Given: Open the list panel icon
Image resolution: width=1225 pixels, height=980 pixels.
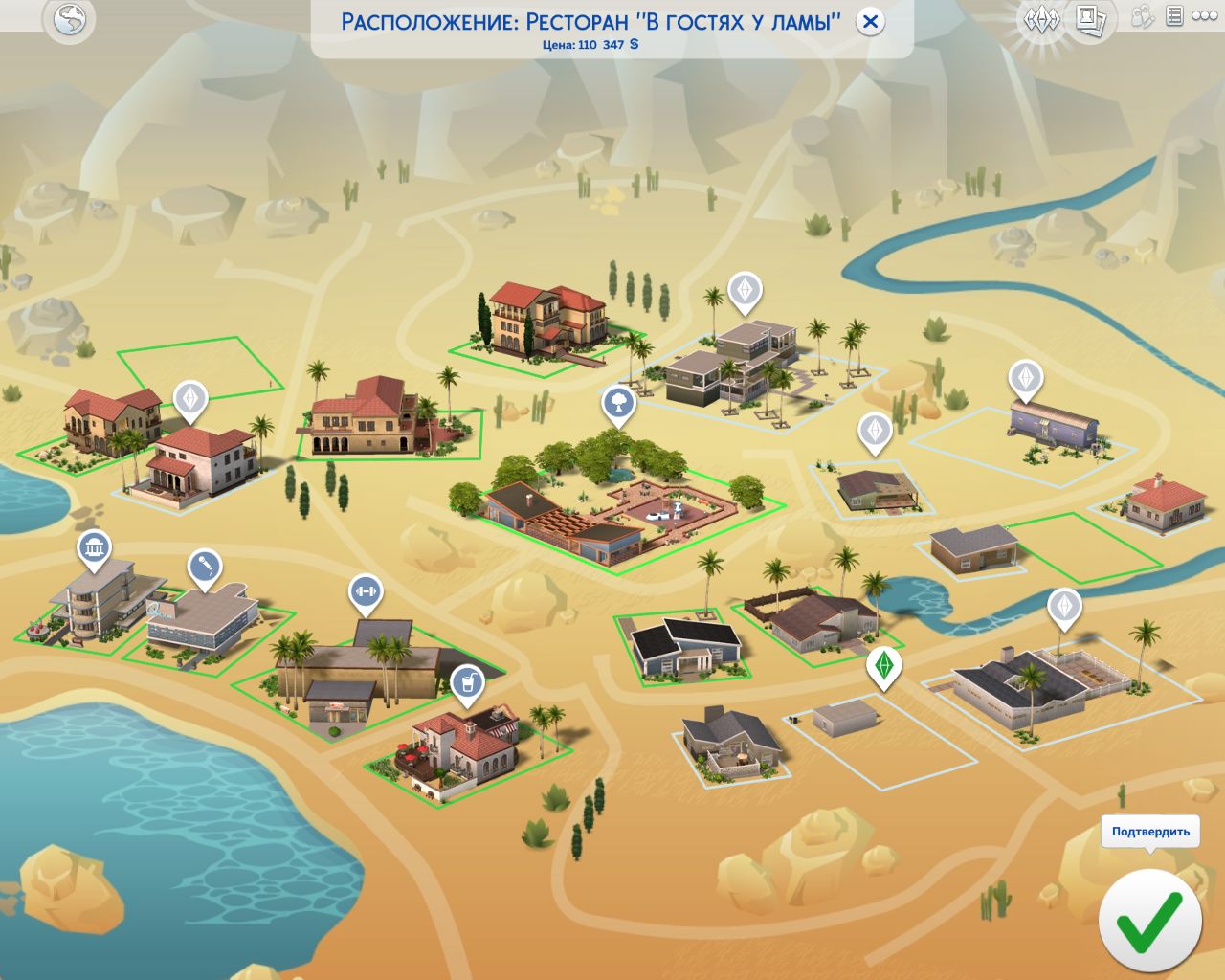Looking at the screenshot, I should 1174,16.
